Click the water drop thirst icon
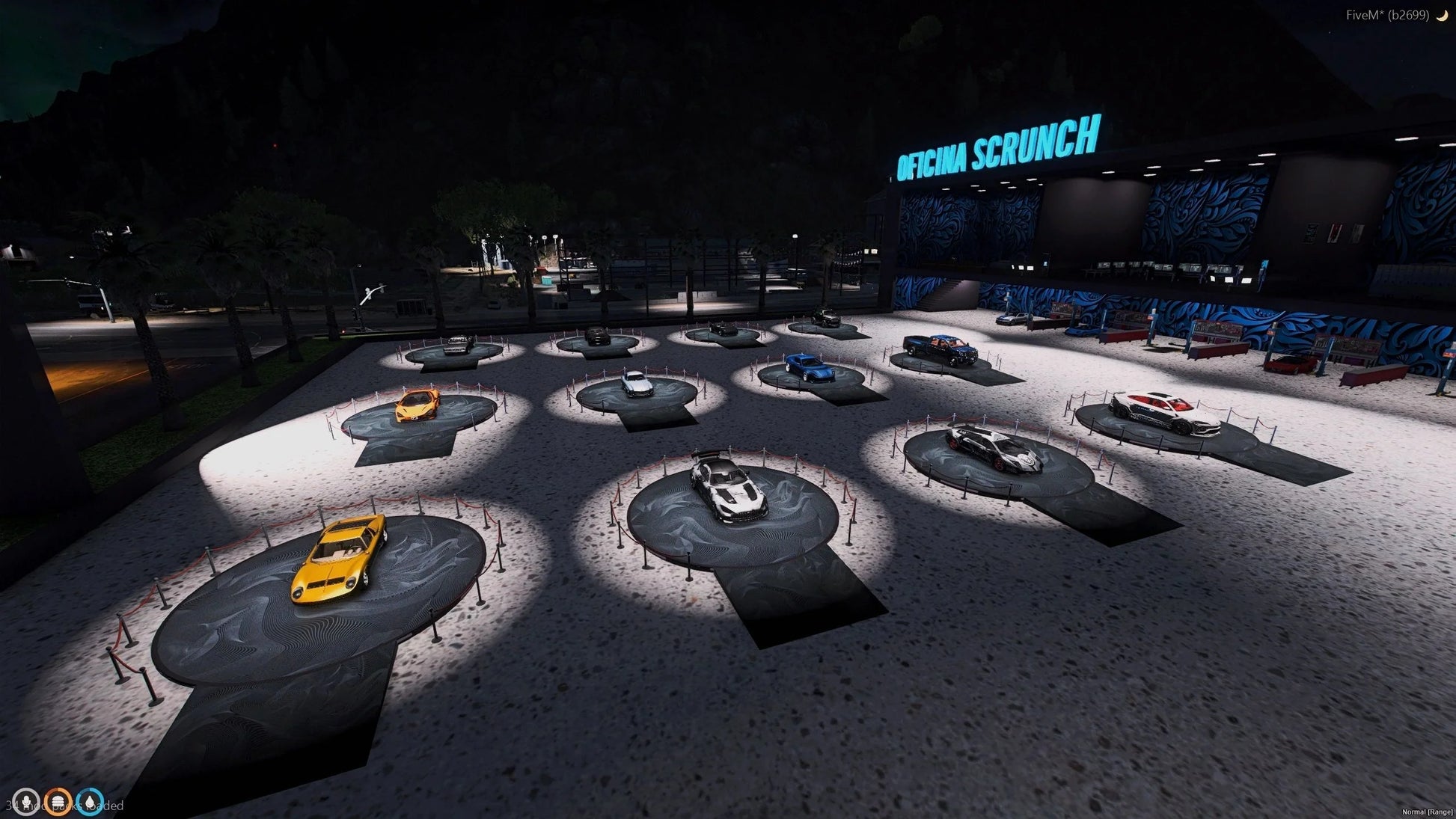1456x819 pixels. [x=91, y=803]
